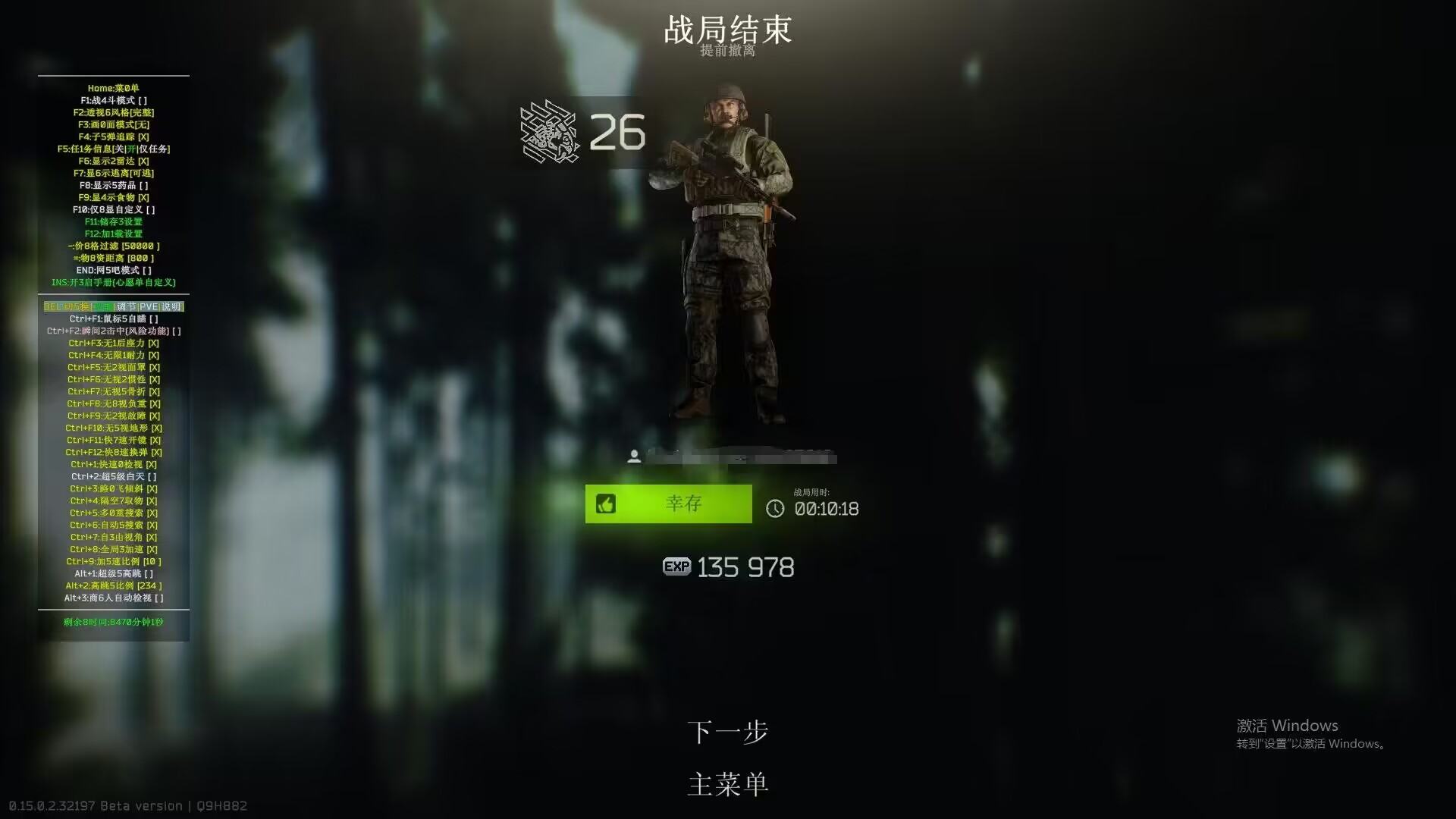The width and height of the screenshot is (1456, 819).
Task: Toggle Ctrl+4 隔空取物
Action: click(x=112, y=500)
